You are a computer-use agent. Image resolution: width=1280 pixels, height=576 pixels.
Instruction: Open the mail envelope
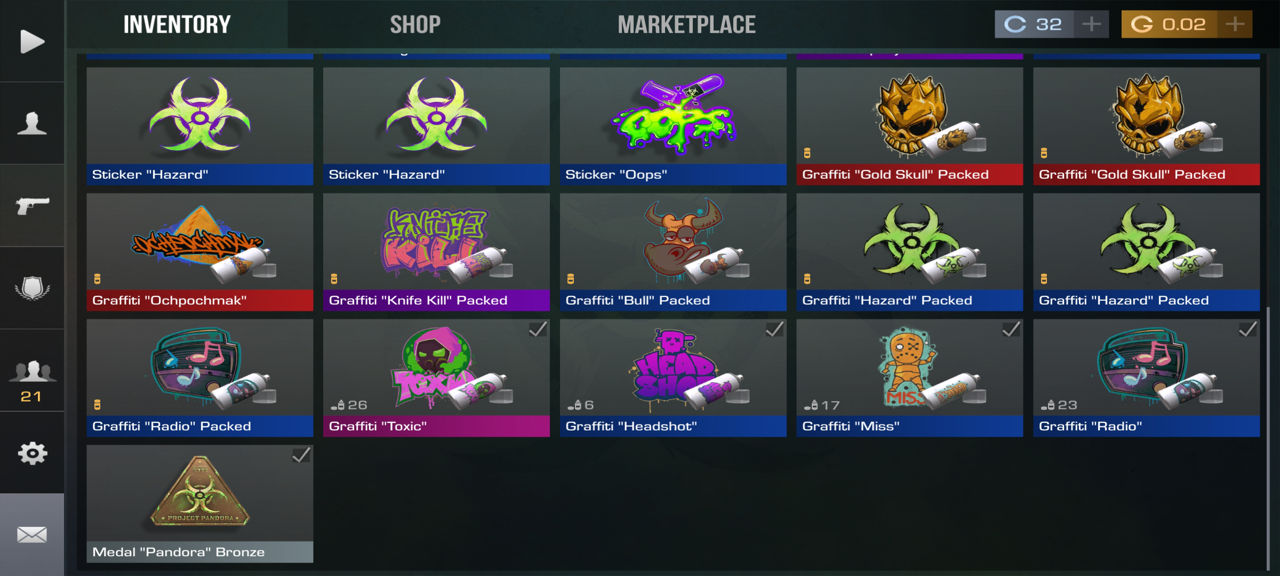point(32,535)
